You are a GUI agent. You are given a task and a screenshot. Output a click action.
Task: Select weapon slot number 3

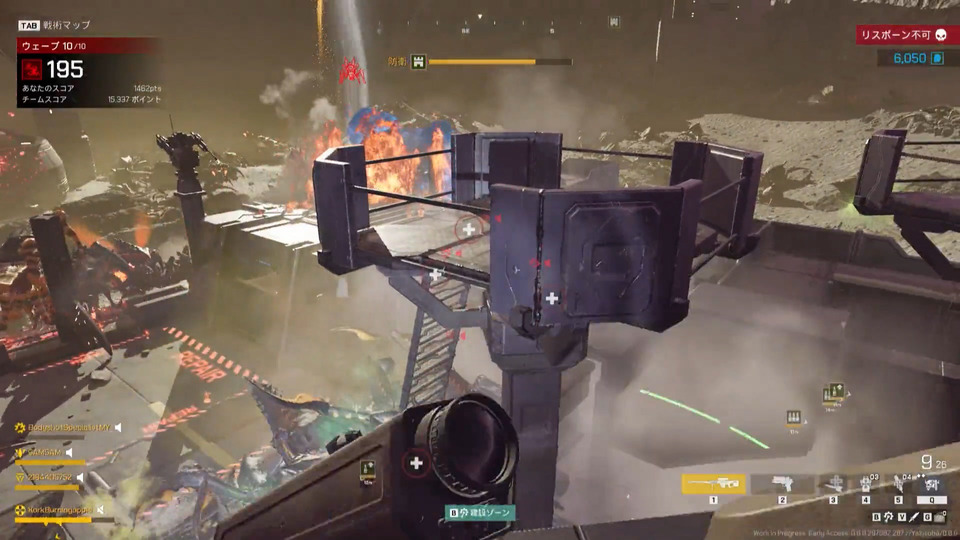pos(833,484)
